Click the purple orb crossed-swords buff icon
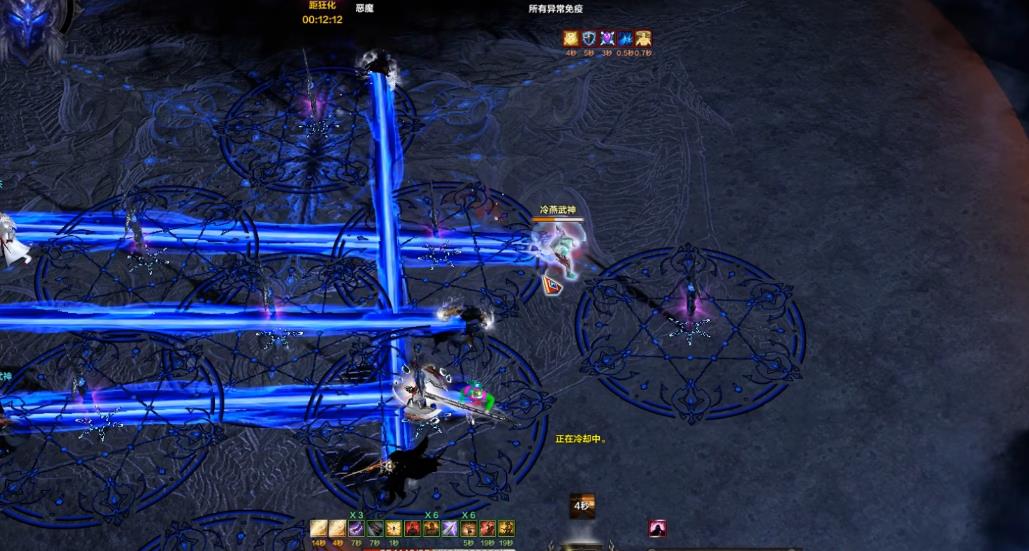This screenshot has height=551, width=1029. tap(606, 38)
